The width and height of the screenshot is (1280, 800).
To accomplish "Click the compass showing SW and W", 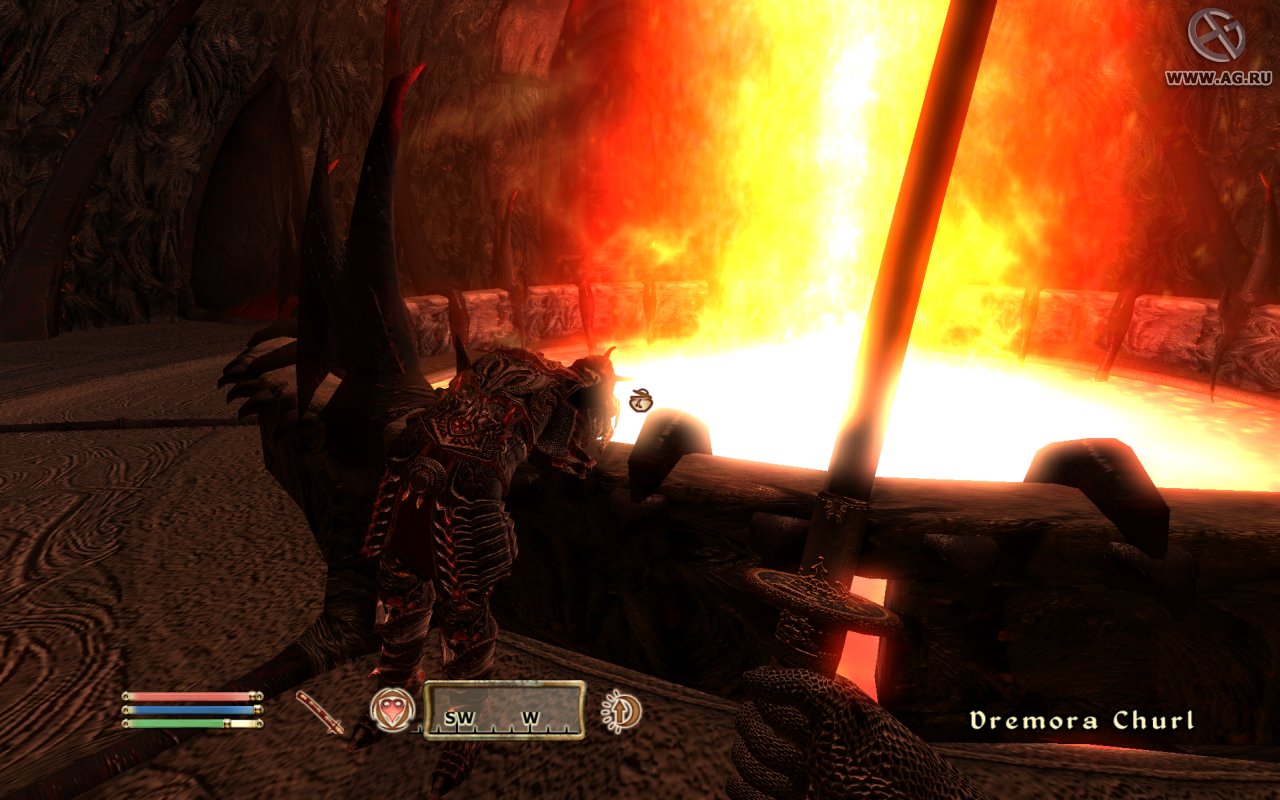I will 504,710.
